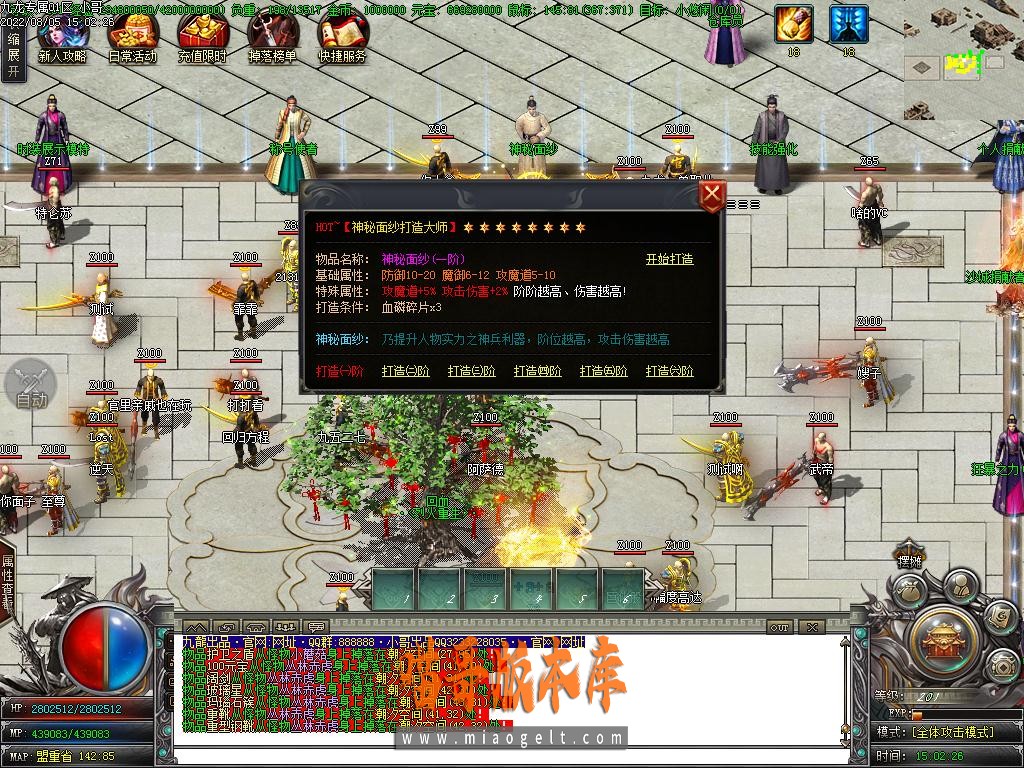
Task: Choose 打造(四)阶 forging tier
Action: pyautogui.click(x=537, y=371)
